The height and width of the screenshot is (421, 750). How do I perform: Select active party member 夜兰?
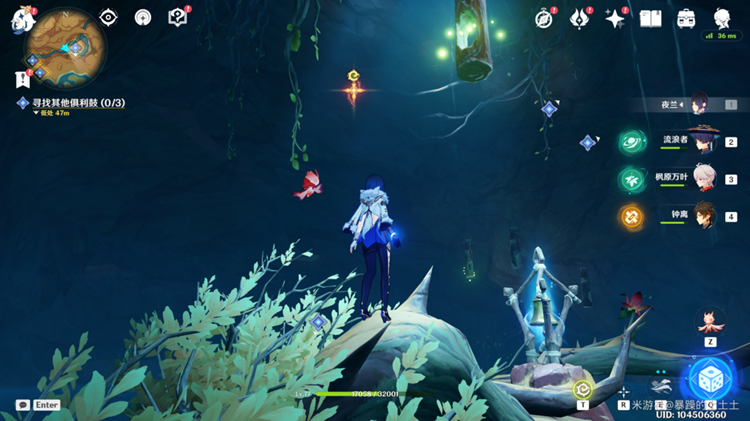(x=700, y=105)
